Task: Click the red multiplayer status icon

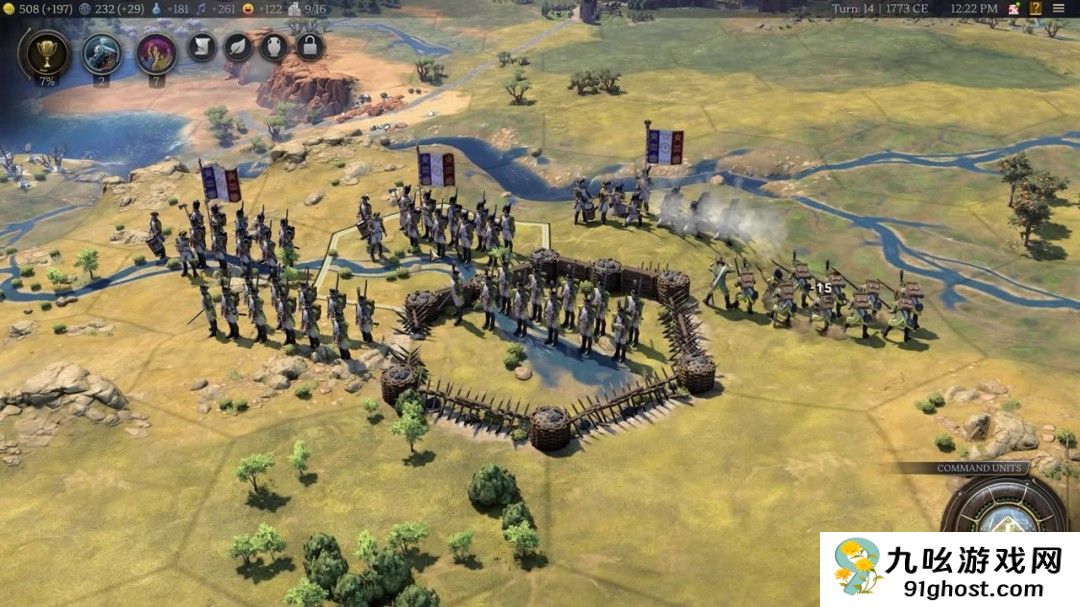Action: point(1013,8)
